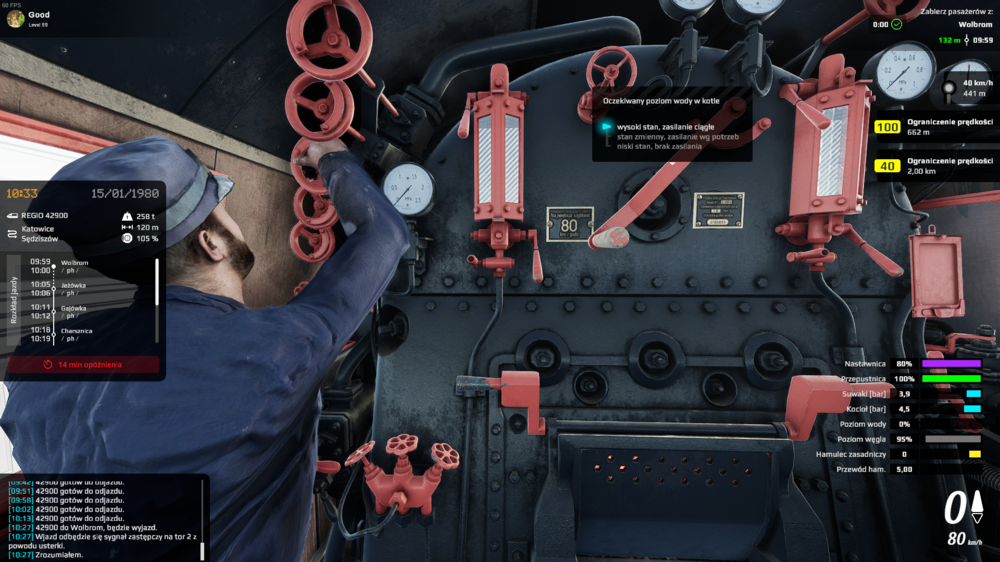1000x562 pixels.
Task: Select the Jeżówka stop in the timetable
Action: point(73,288)
